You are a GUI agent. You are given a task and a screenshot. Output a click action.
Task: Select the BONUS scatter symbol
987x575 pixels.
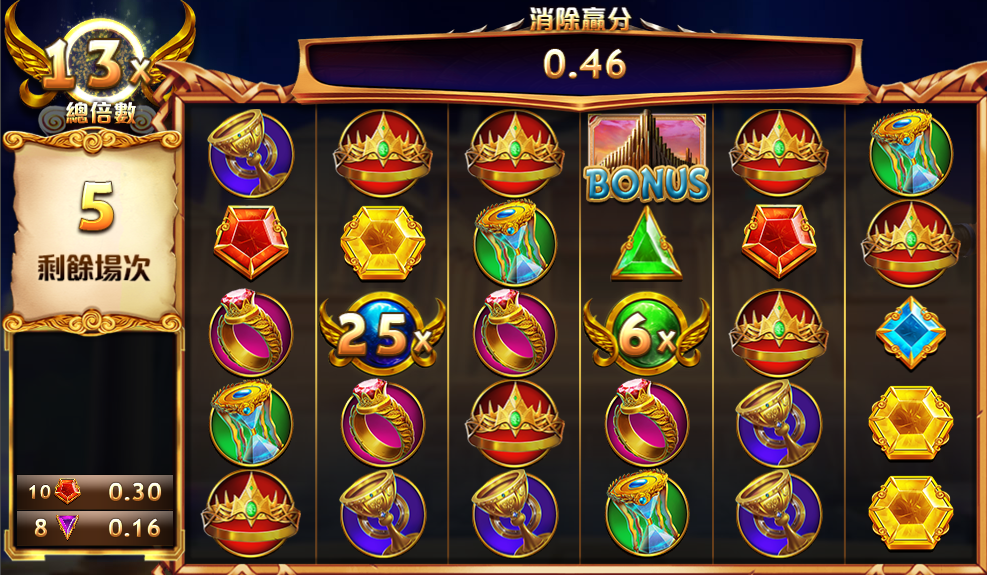[x=646, y=155]
